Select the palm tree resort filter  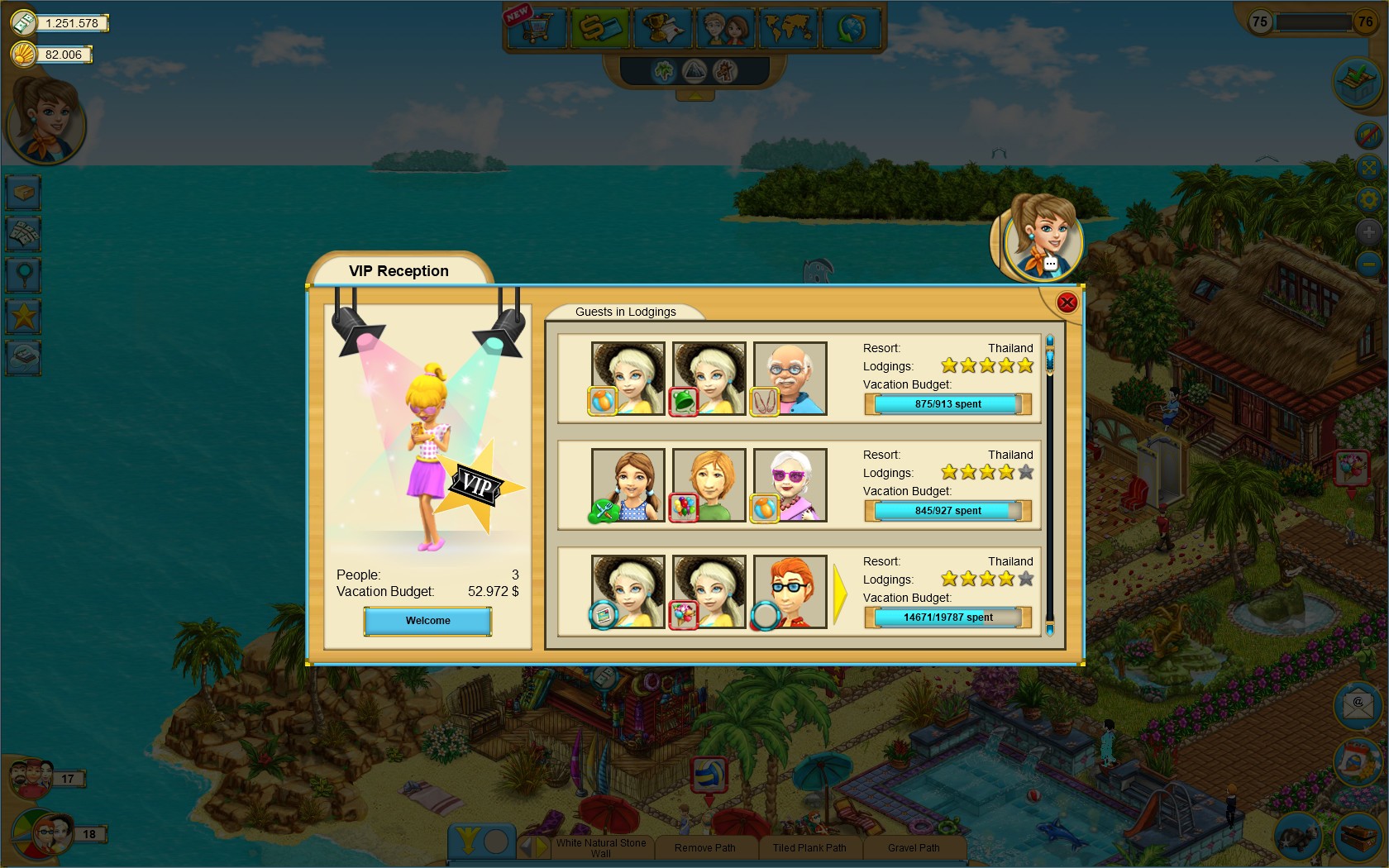[x=666, y=72]
